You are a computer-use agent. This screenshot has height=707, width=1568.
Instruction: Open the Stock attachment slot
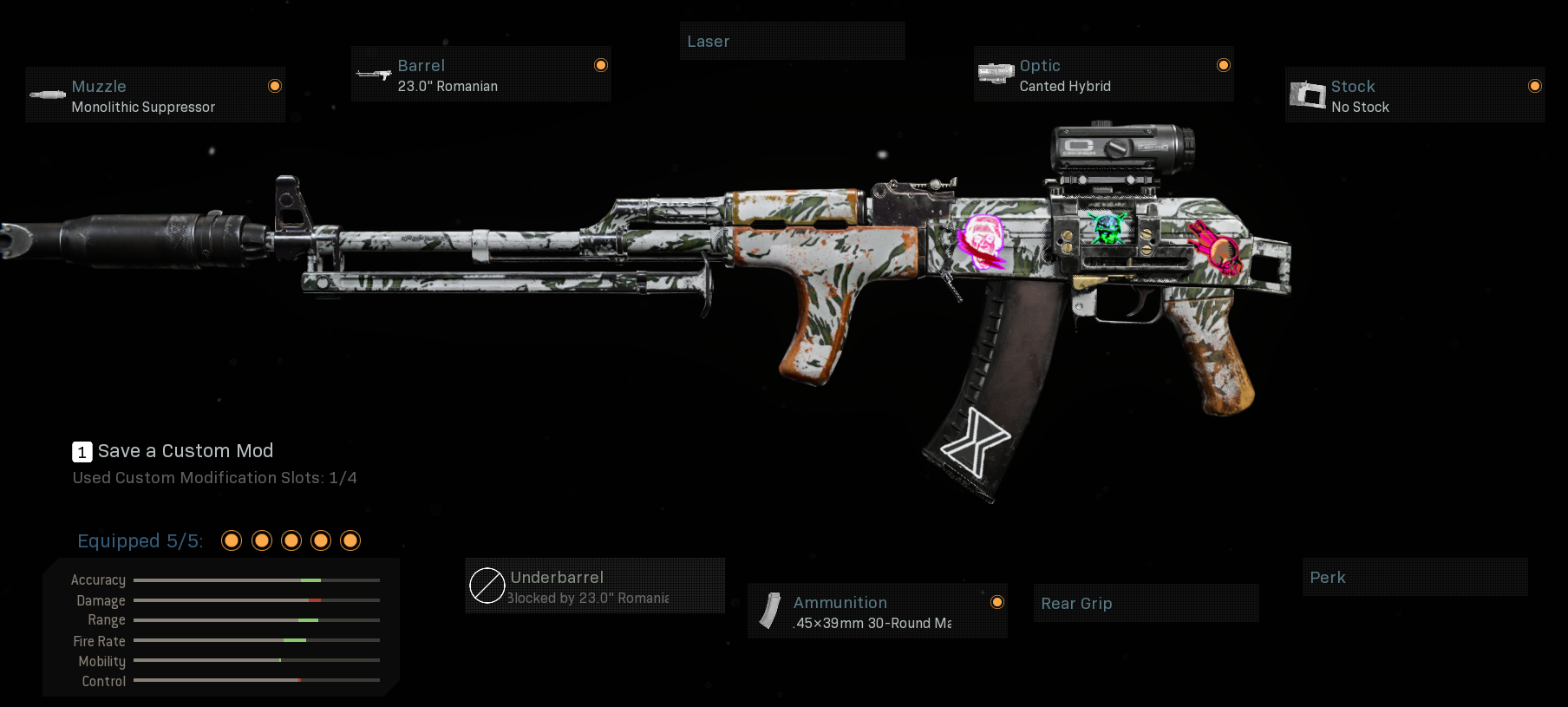(x=1414, y=95)
